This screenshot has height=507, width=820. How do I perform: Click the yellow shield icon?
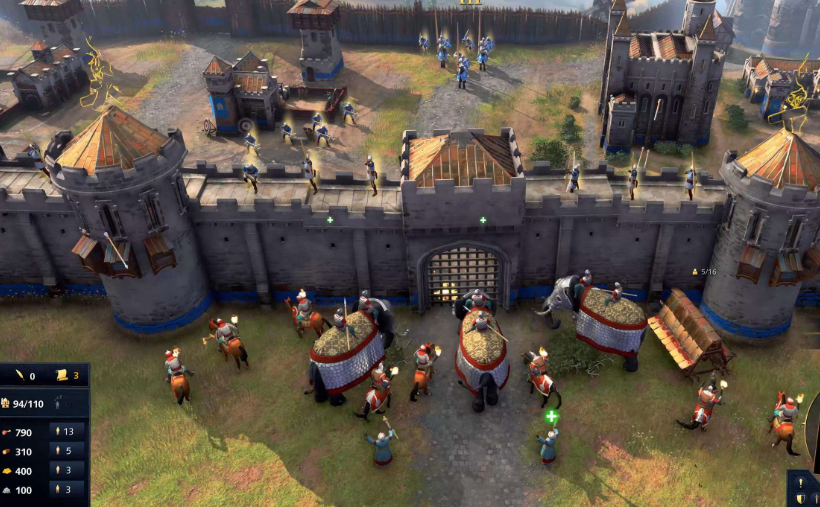(801, 499)
